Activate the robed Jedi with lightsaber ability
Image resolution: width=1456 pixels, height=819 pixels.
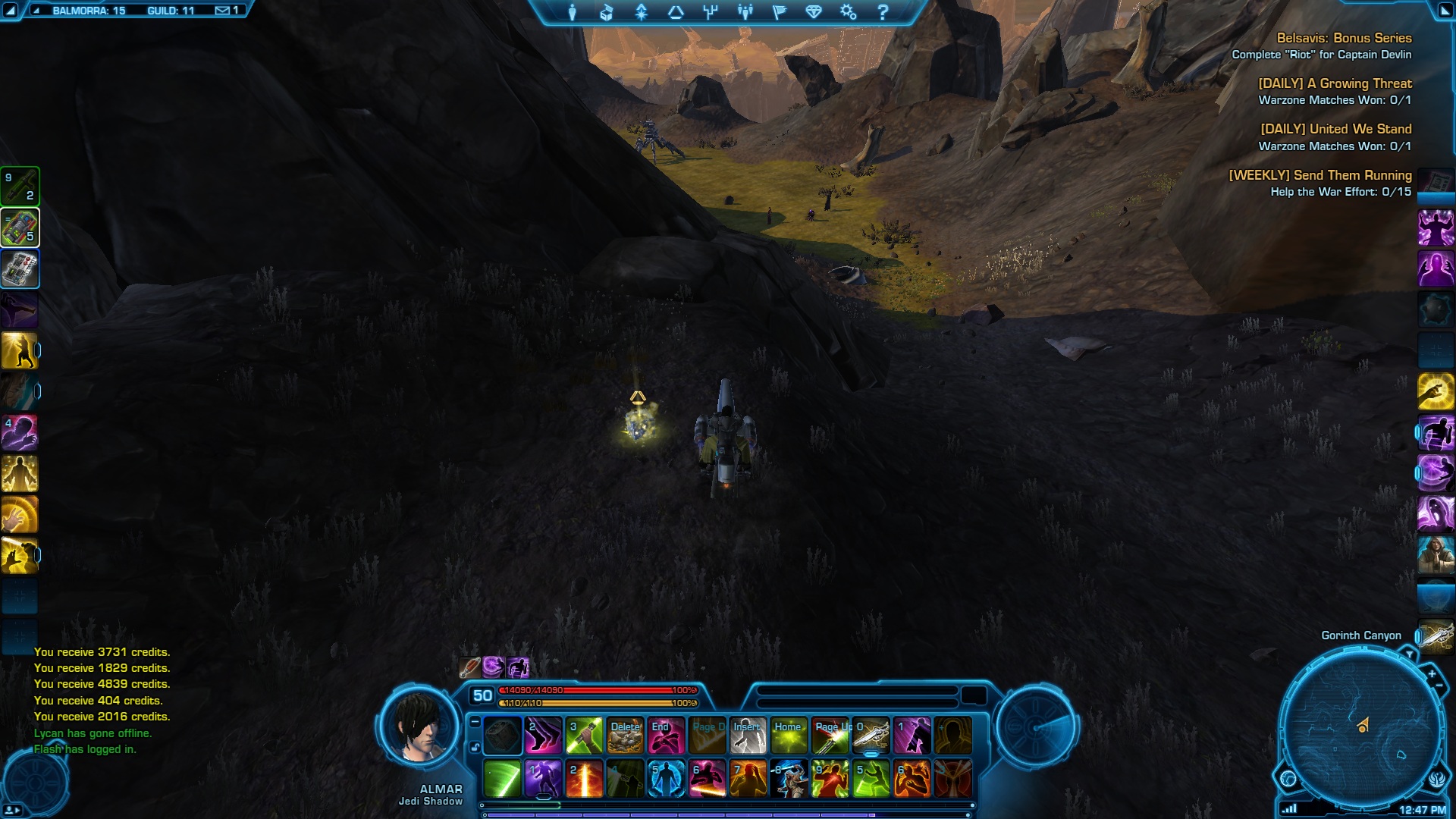[789, 779]
